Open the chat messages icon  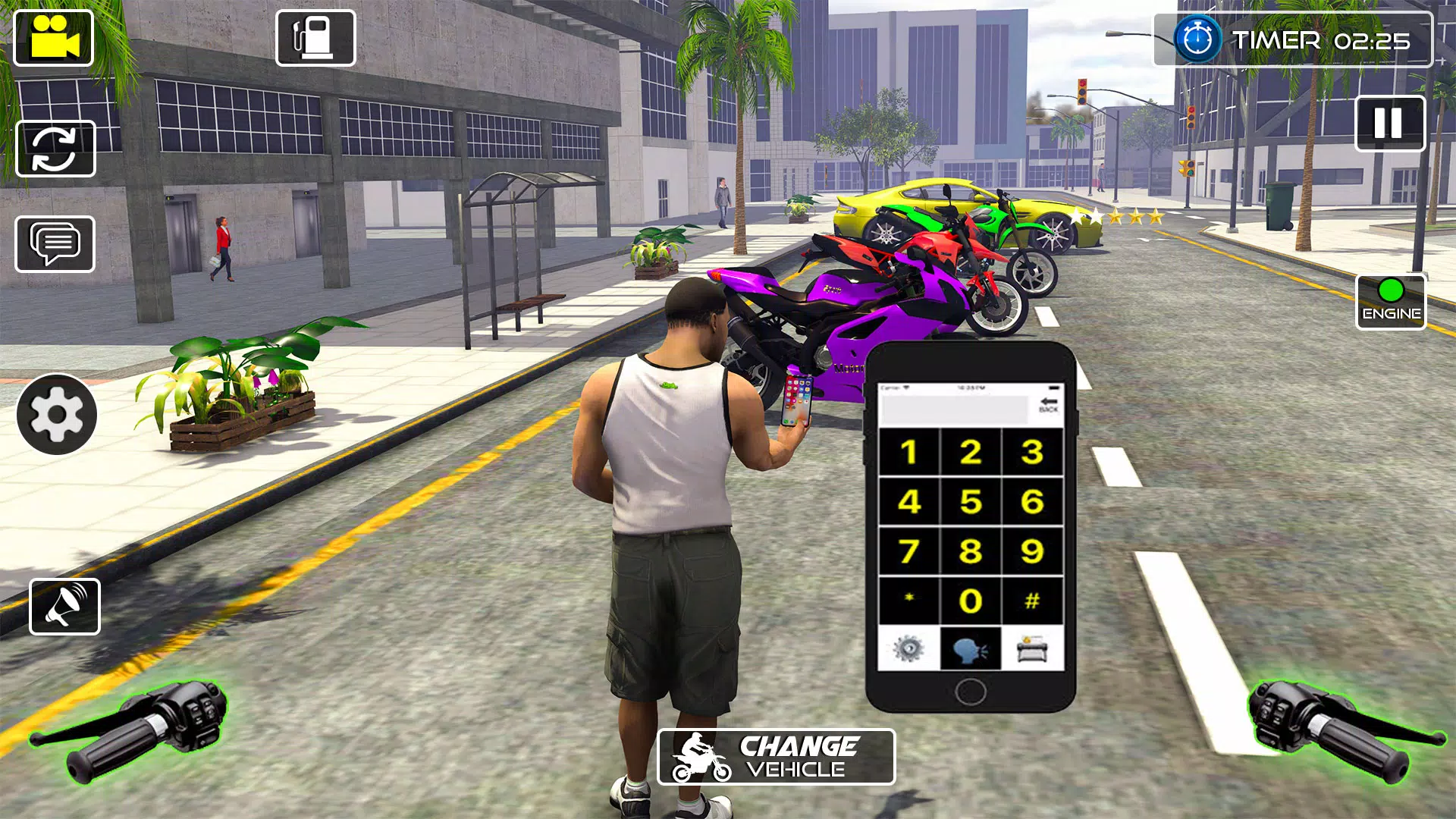coord(56,244)
